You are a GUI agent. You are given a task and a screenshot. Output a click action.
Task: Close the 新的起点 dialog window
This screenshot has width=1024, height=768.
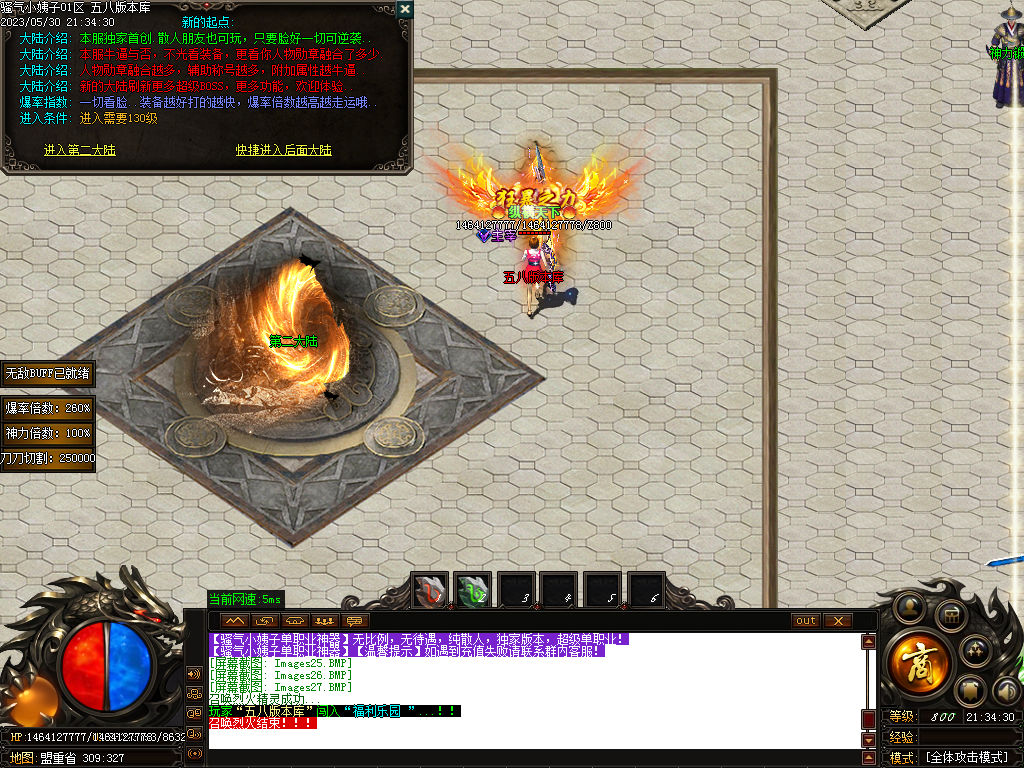coord(404,9)
